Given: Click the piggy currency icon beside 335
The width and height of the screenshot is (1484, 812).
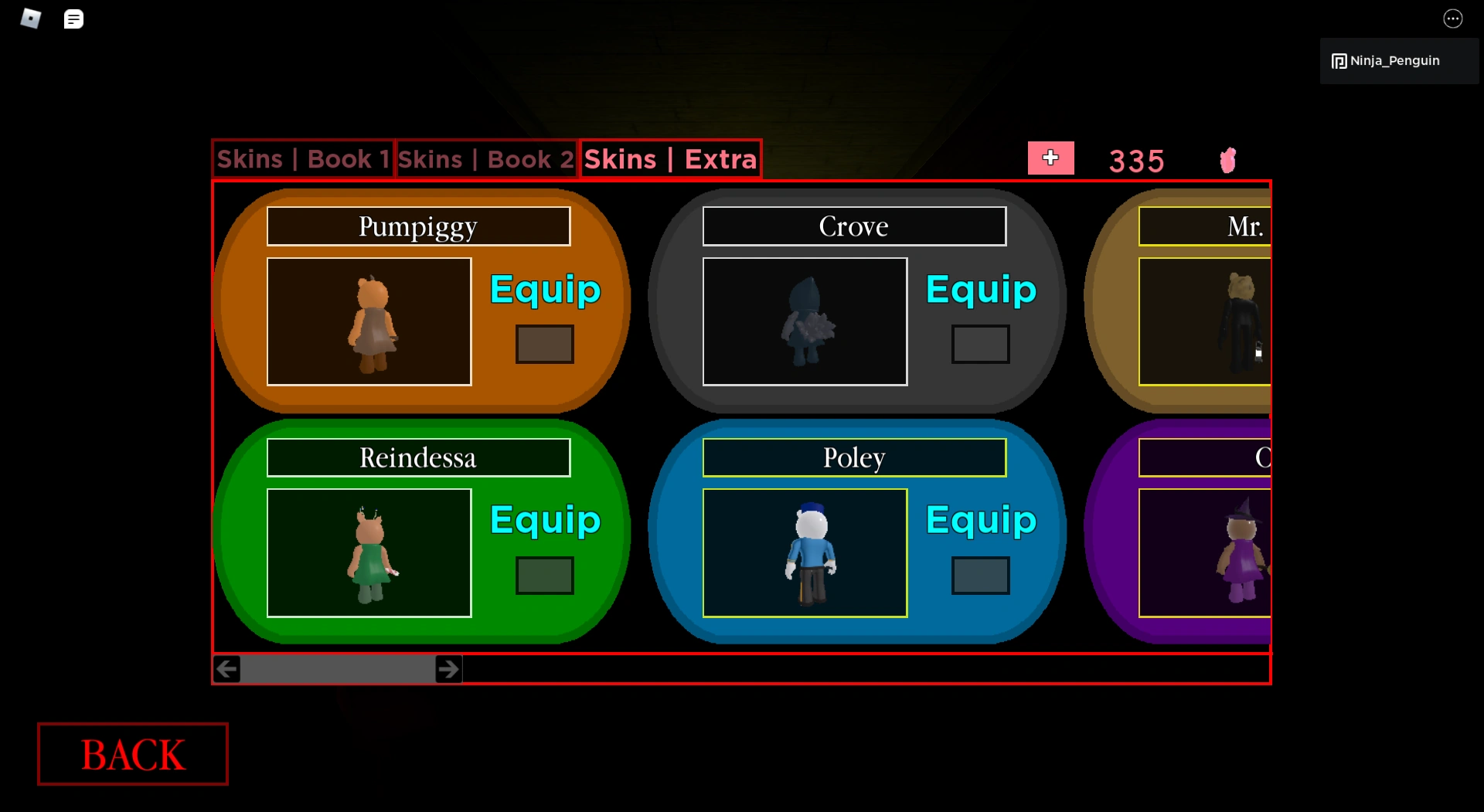Looking at the screenshot, I should 1227,160.
